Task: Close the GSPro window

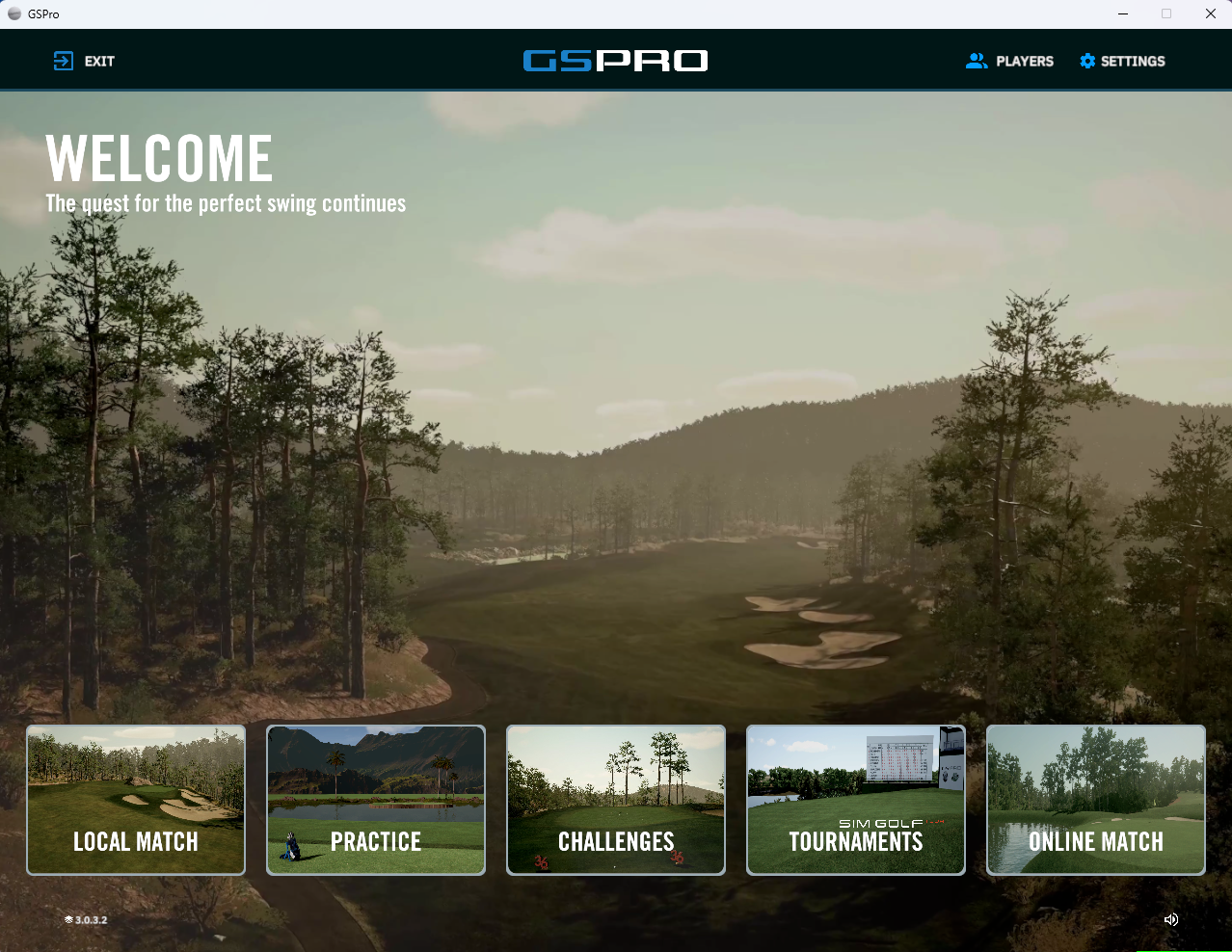Action: (1211, 13)
